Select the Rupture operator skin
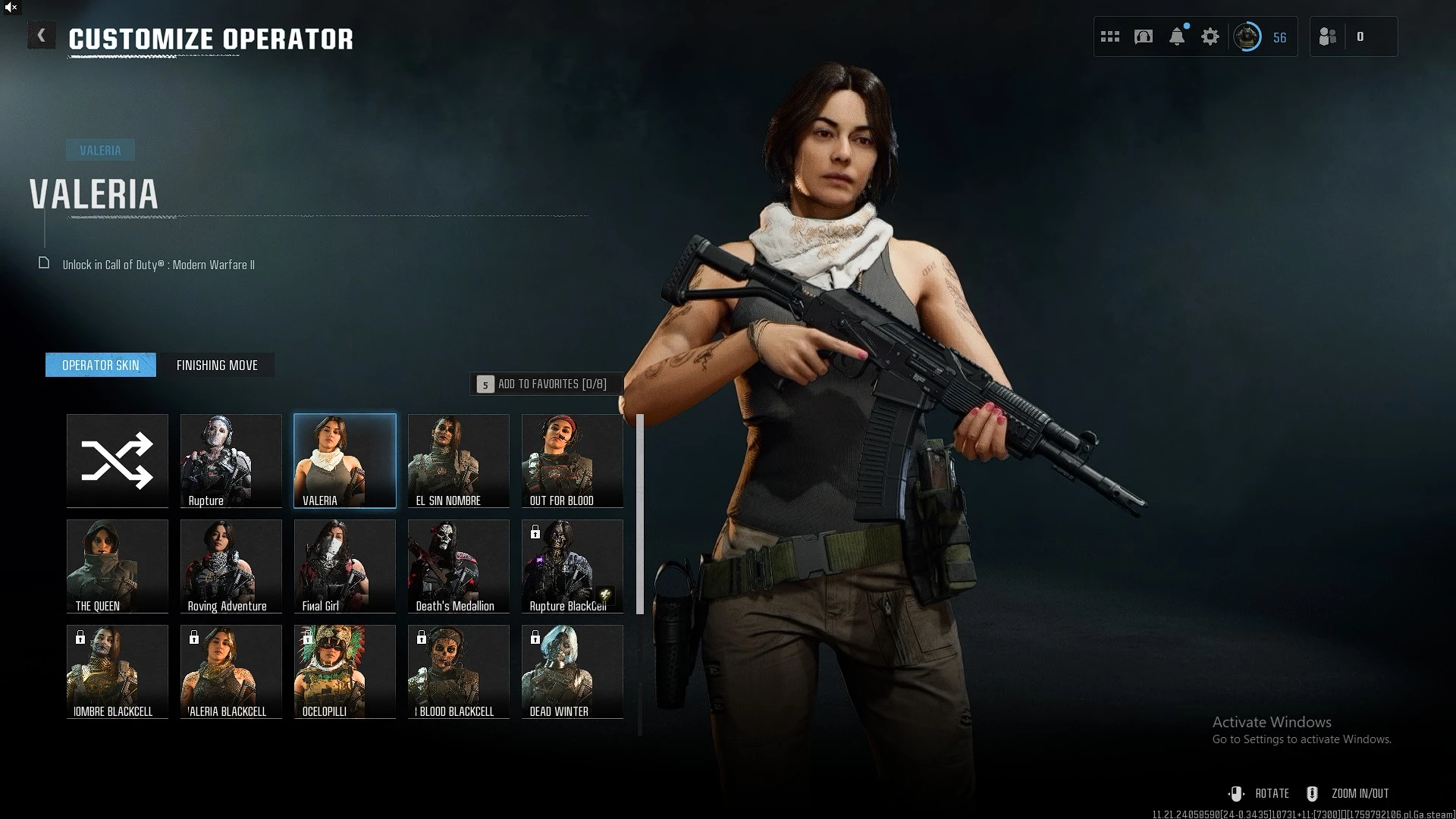The height and width of the screenshot is (819, 1456). [x=231, y=460]
